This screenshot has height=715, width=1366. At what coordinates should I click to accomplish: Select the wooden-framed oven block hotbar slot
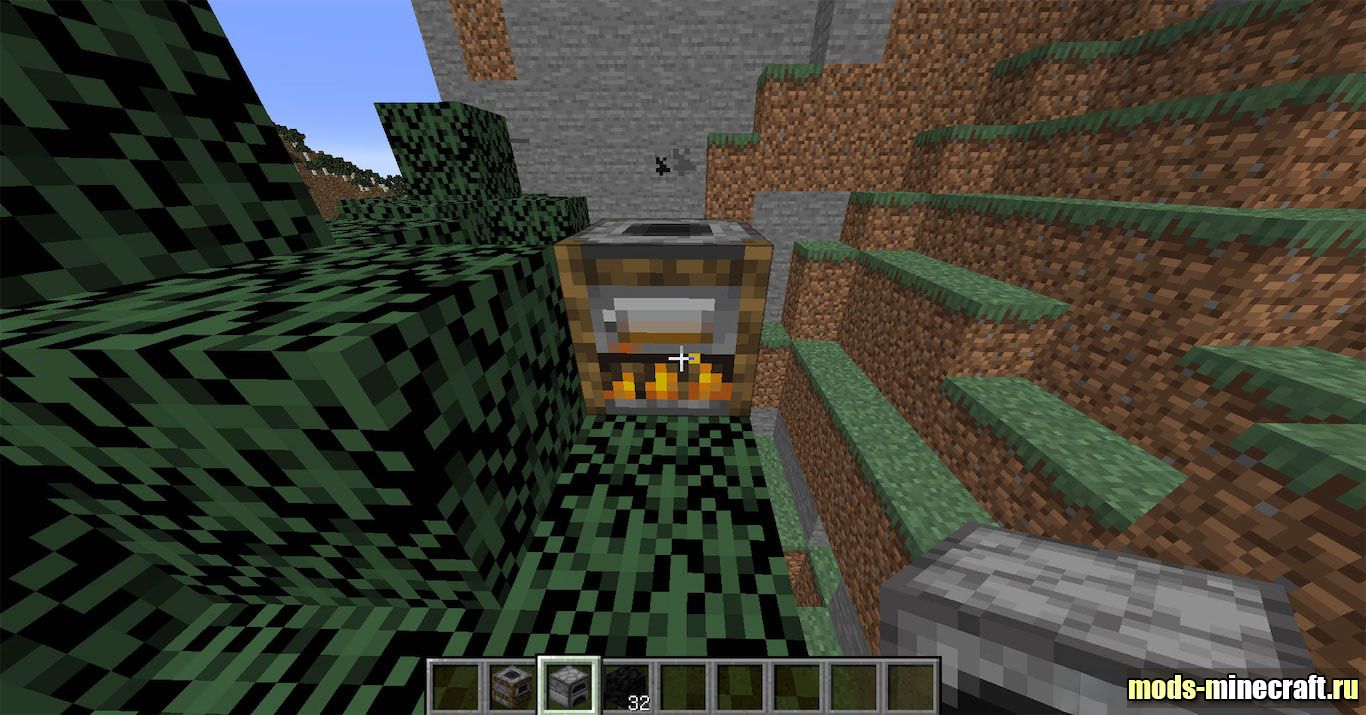pyautogui.click(x=511, y=686)
